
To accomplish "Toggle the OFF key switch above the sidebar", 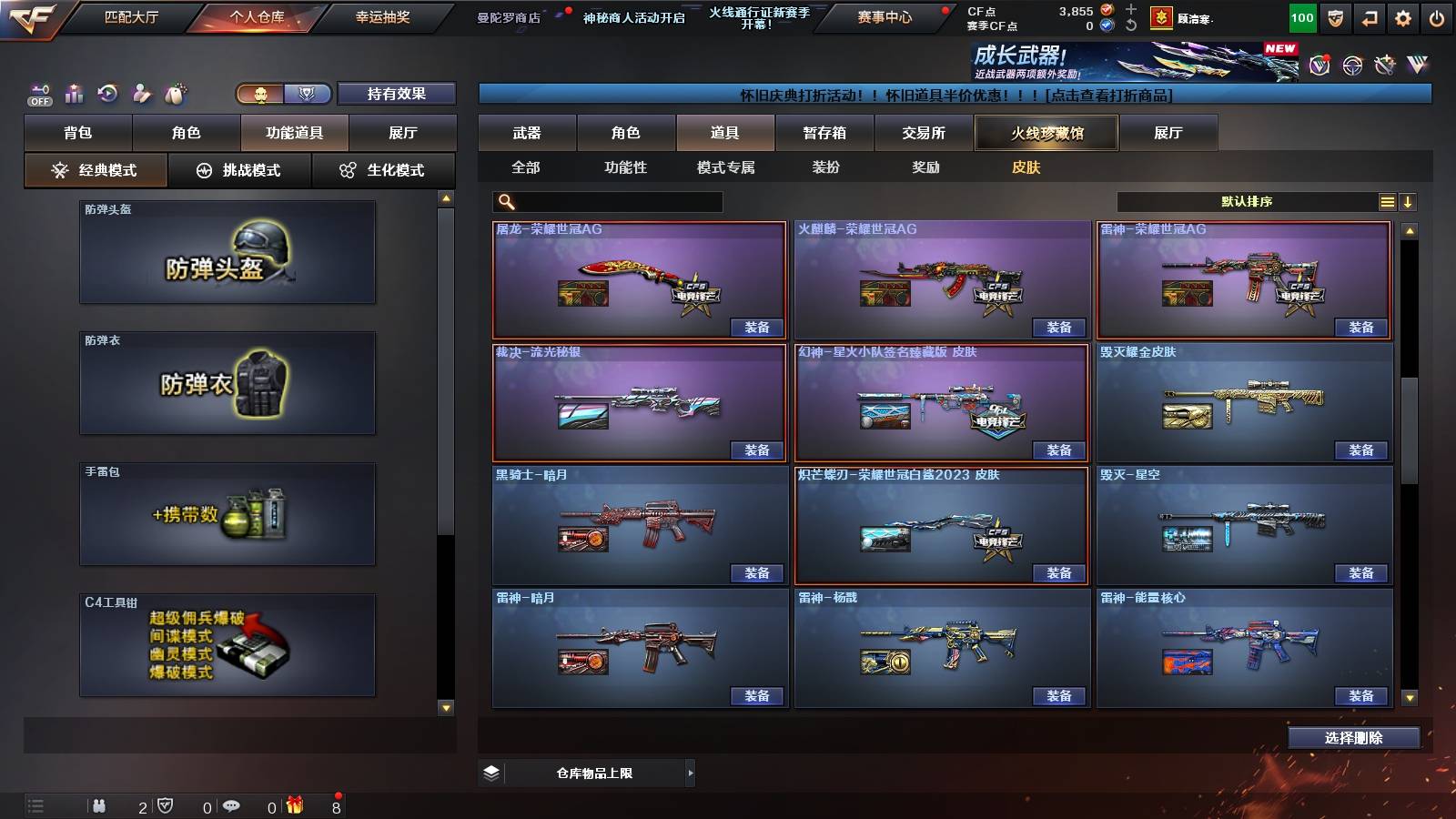I will point(38,94).
